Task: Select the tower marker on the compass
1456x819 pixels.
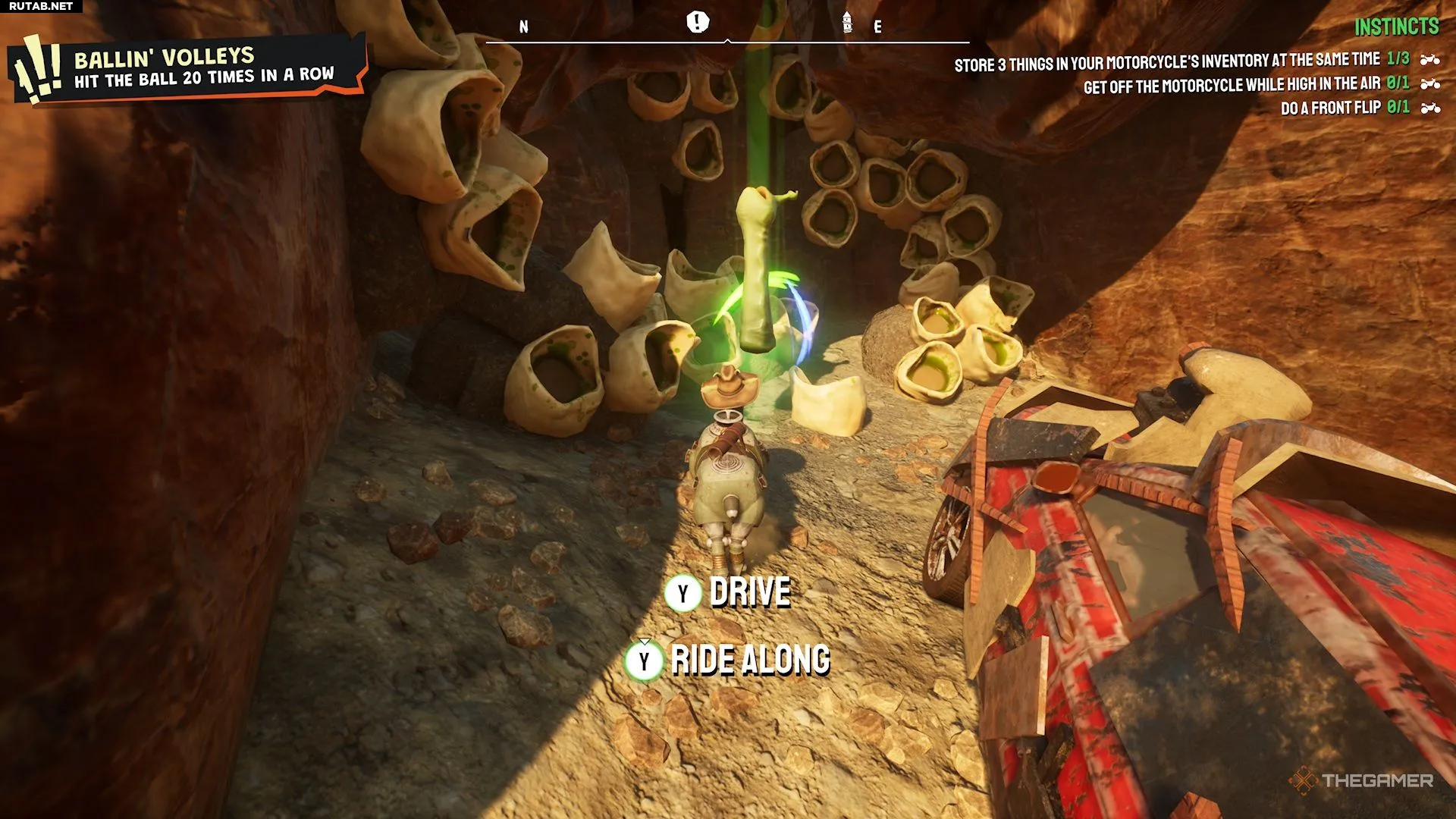Action: pyautogui.click(x=847, y=23)
